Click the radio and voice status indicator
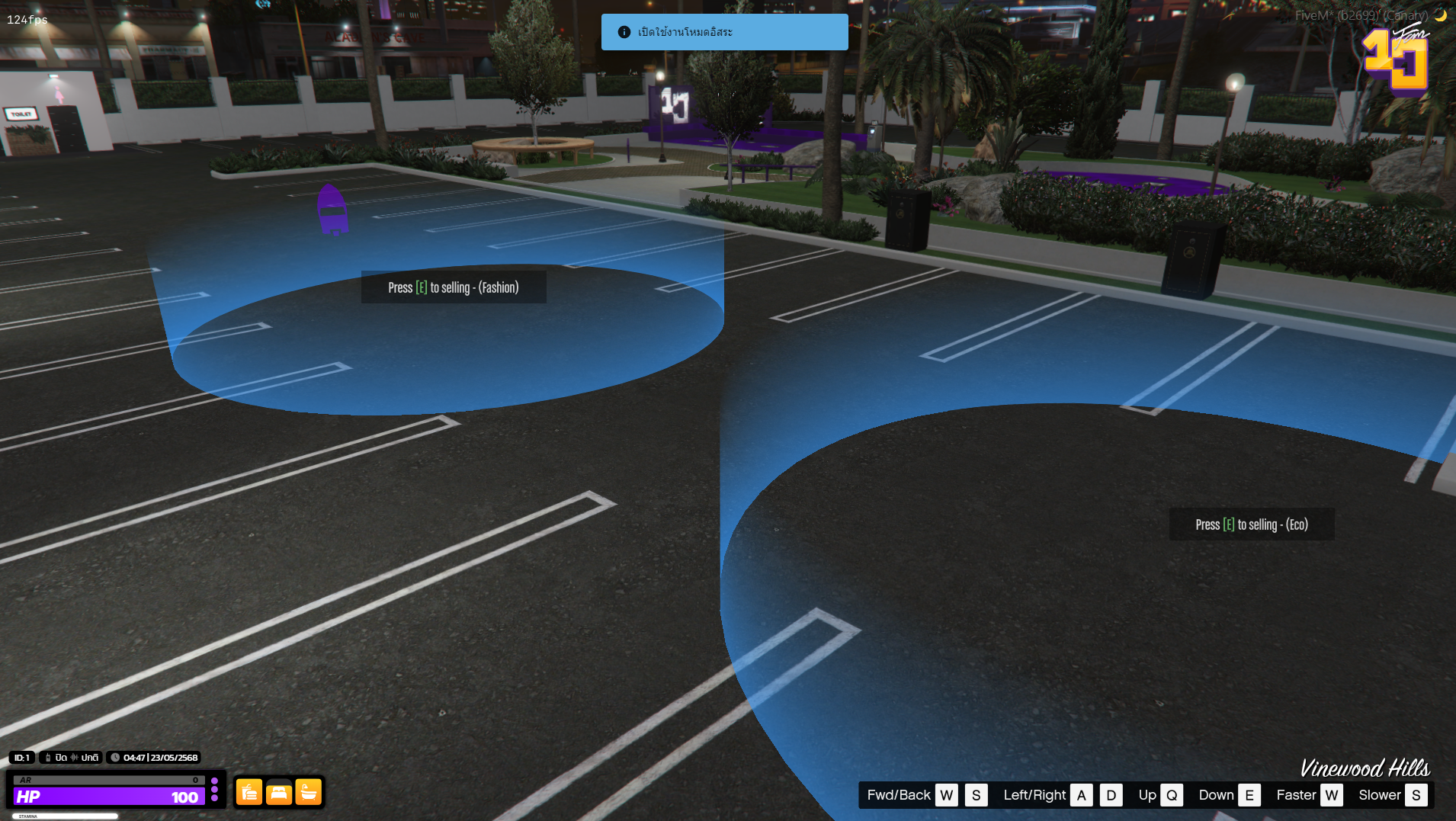The image size is (1456, 821). [71, 758]
